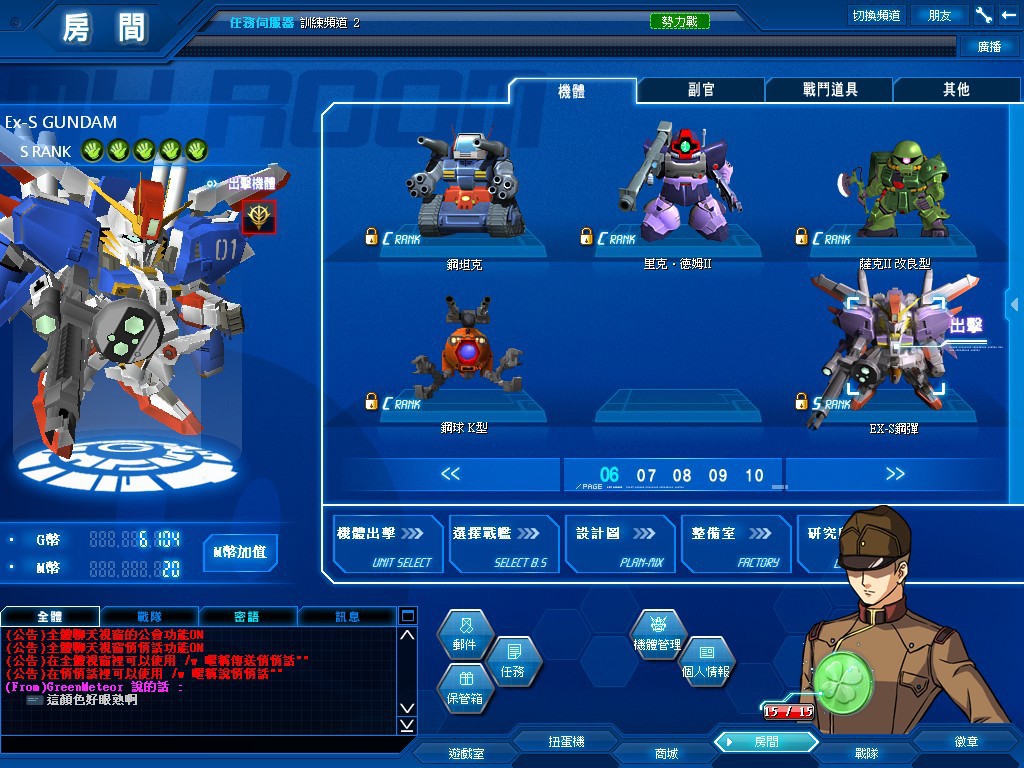Open the 朋友 friends list
Screen dimensions: 1024x768
click(x=940, y=15)
